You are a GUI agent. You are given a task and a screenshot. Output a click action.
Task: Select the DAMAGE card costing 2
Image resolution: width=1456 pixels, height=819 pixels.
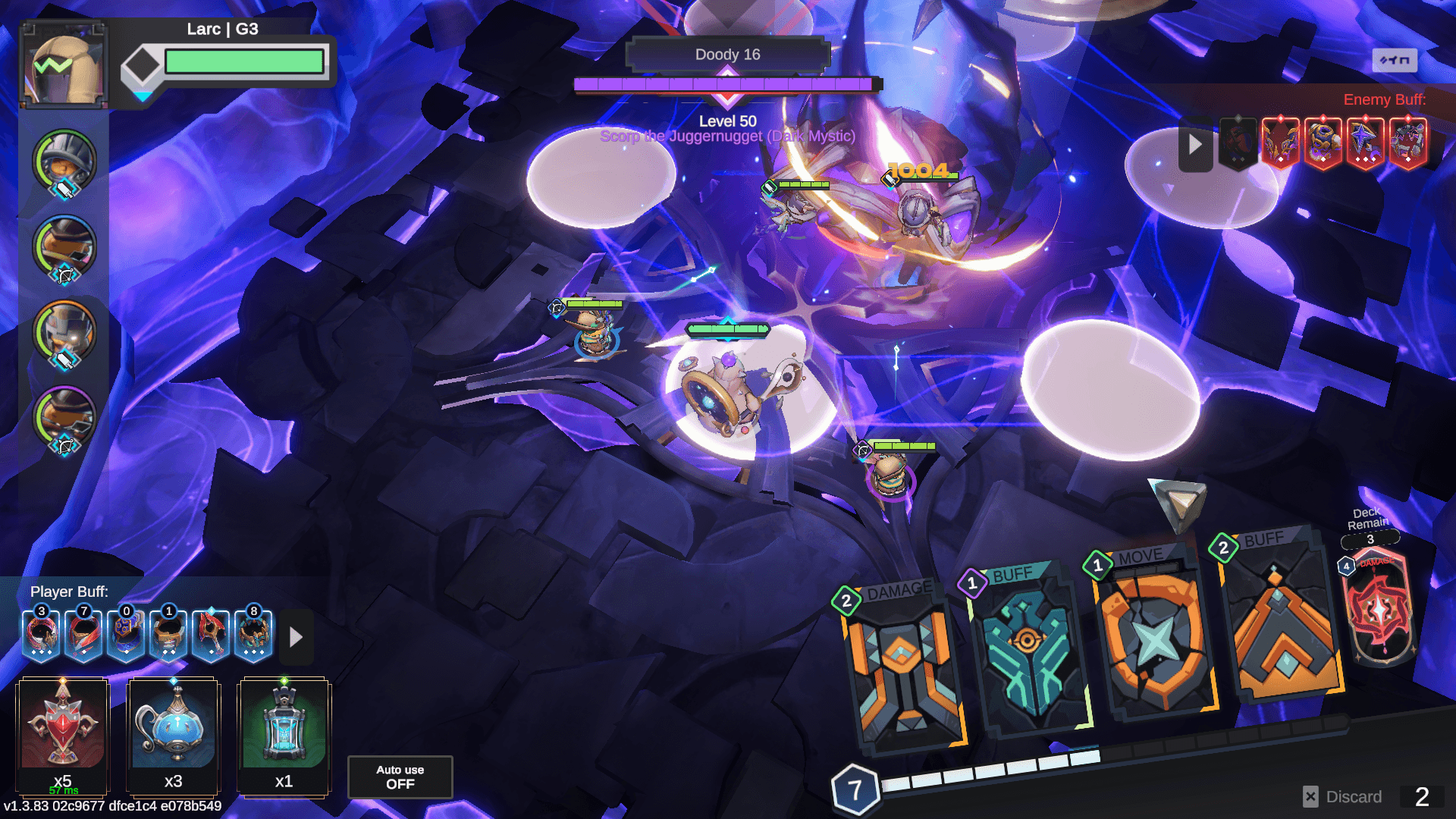902,667
